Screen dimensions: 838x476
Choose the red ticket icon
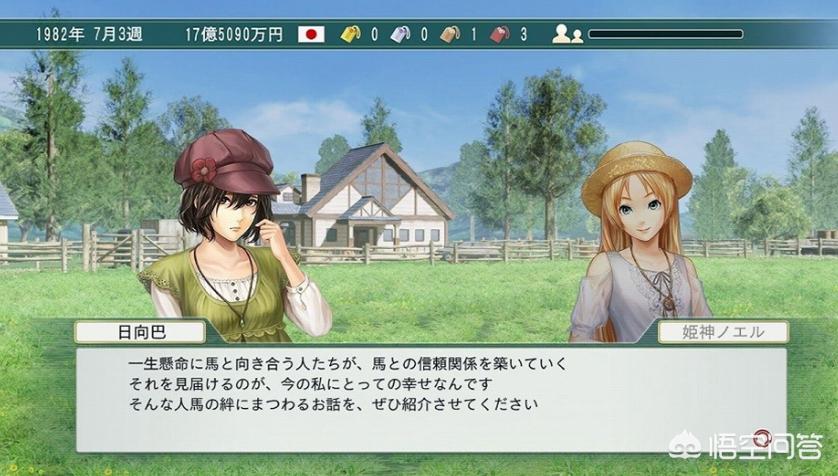pyautogui.click(x=499, y=34)
